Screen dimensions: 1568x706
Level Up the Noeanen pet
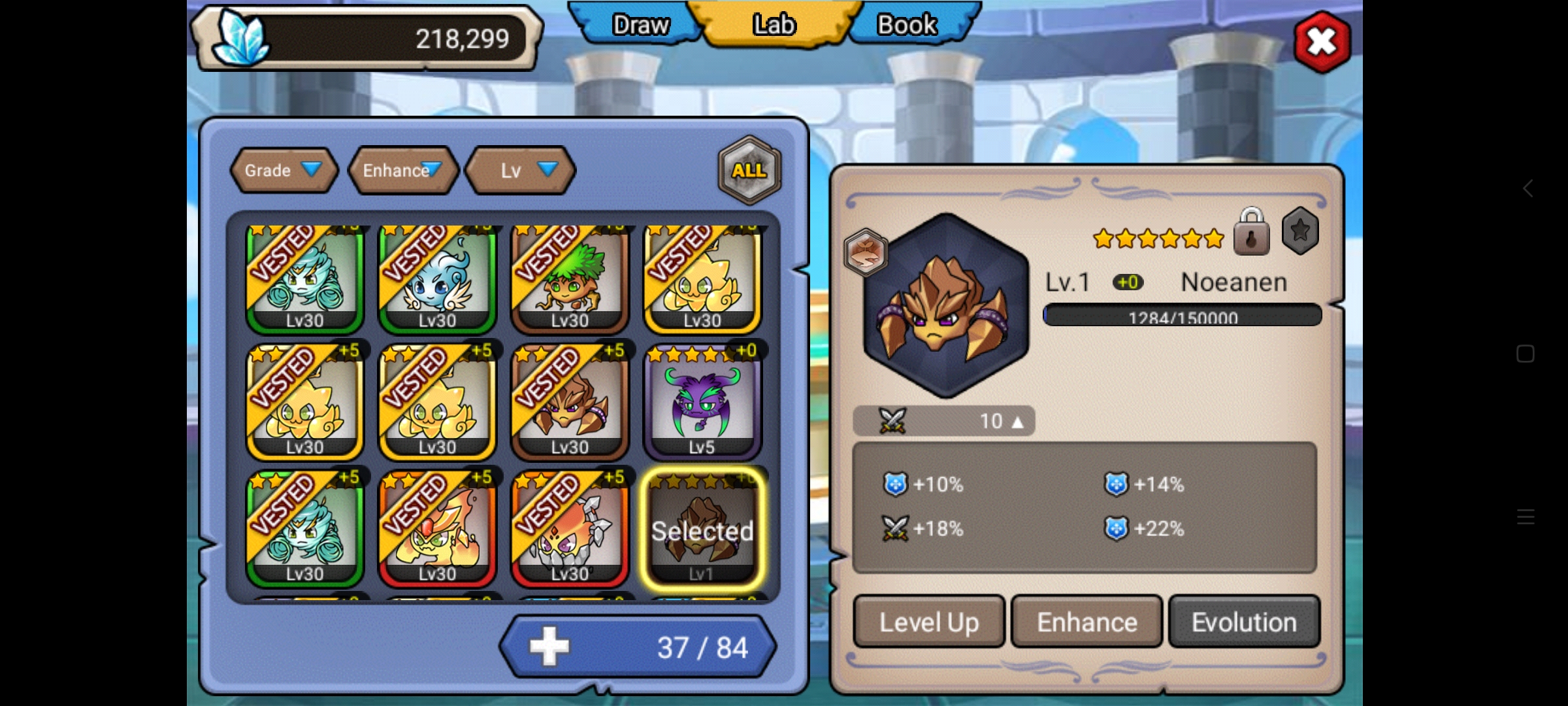928,622
